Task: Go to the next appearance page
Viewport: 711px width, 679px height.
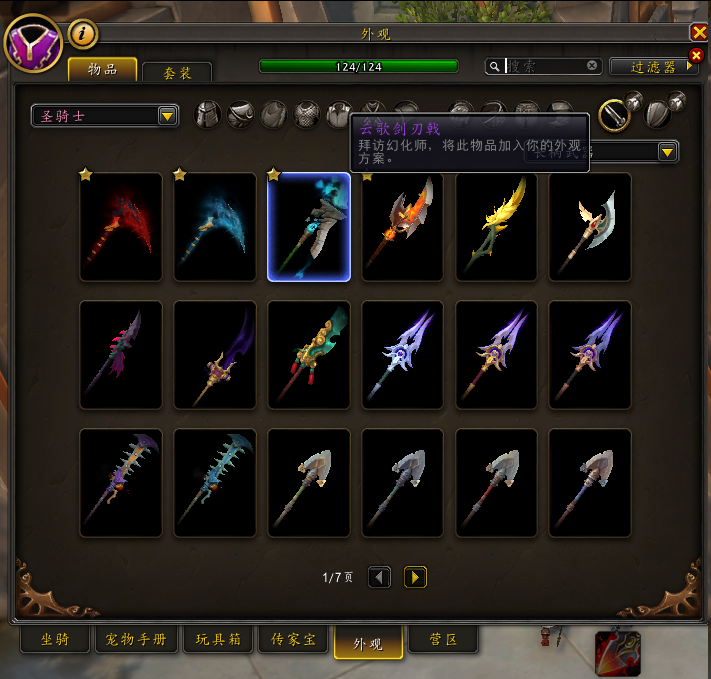Action: (415, 577)
